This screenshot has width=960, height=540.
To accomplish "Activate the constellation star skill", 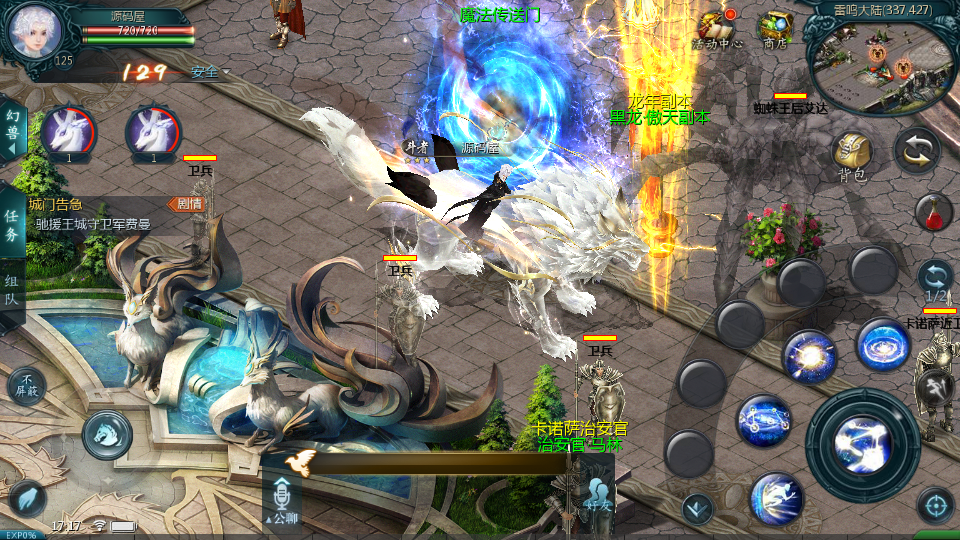I will coord(764,421).
